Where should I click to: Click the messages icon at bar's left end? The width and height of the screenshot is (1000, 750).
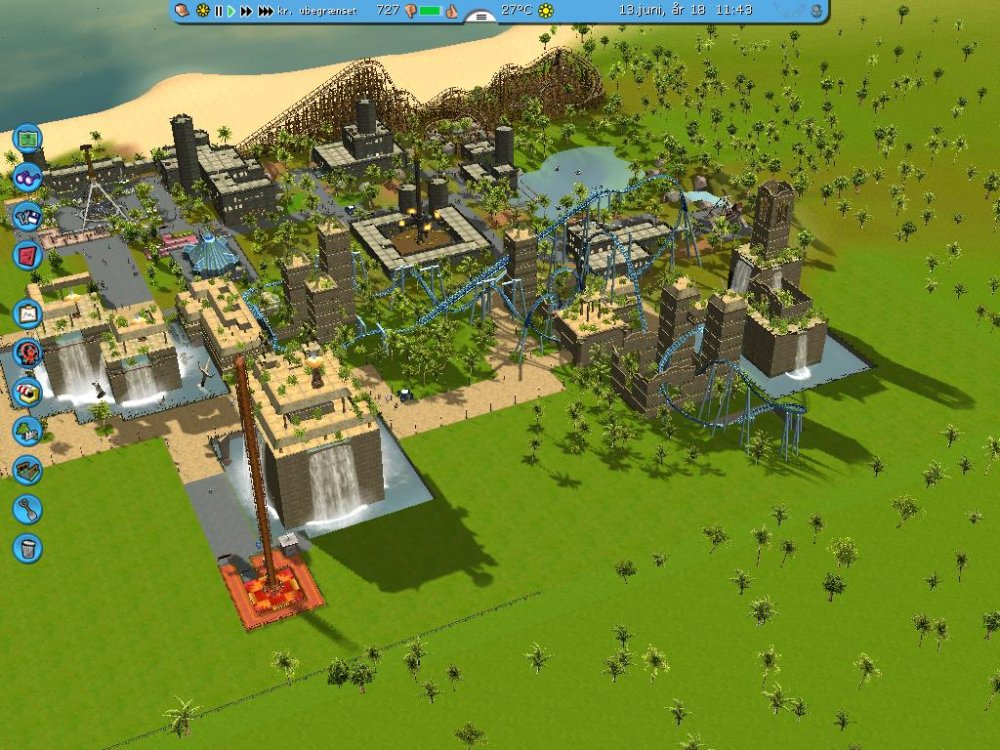(182, 11)
